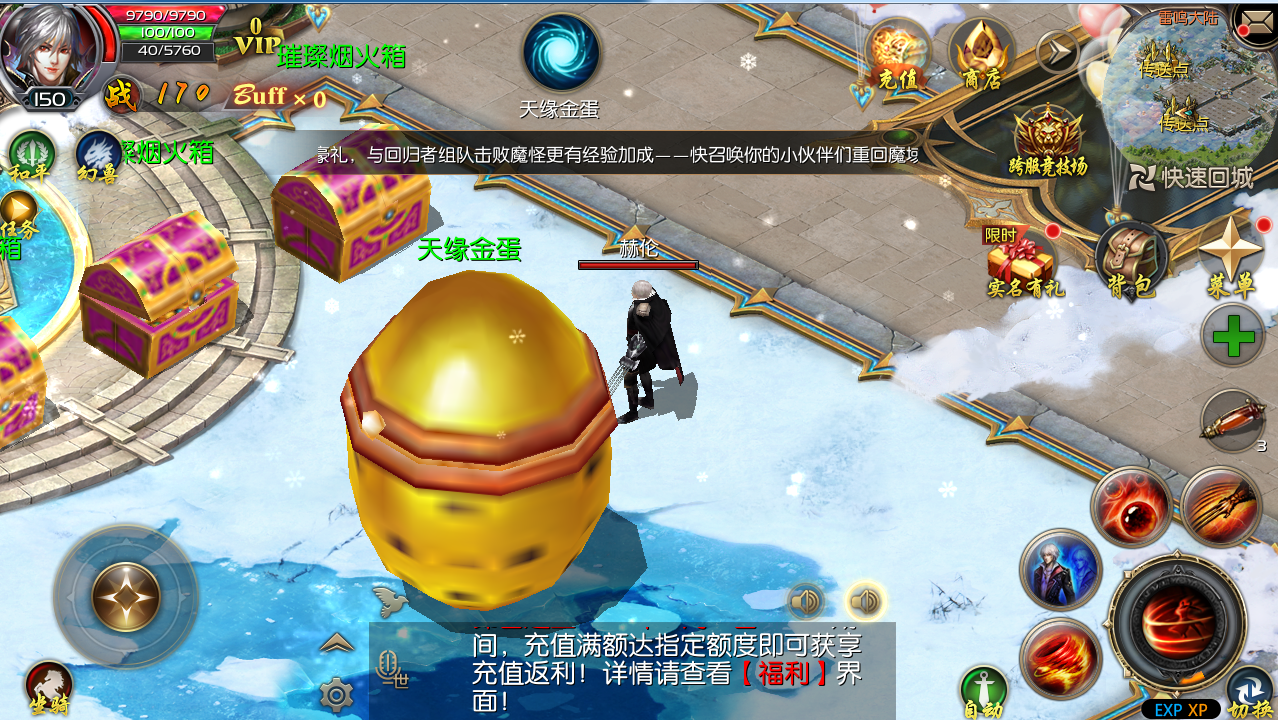Tap the 切换 switch button

pos(1250,693)
